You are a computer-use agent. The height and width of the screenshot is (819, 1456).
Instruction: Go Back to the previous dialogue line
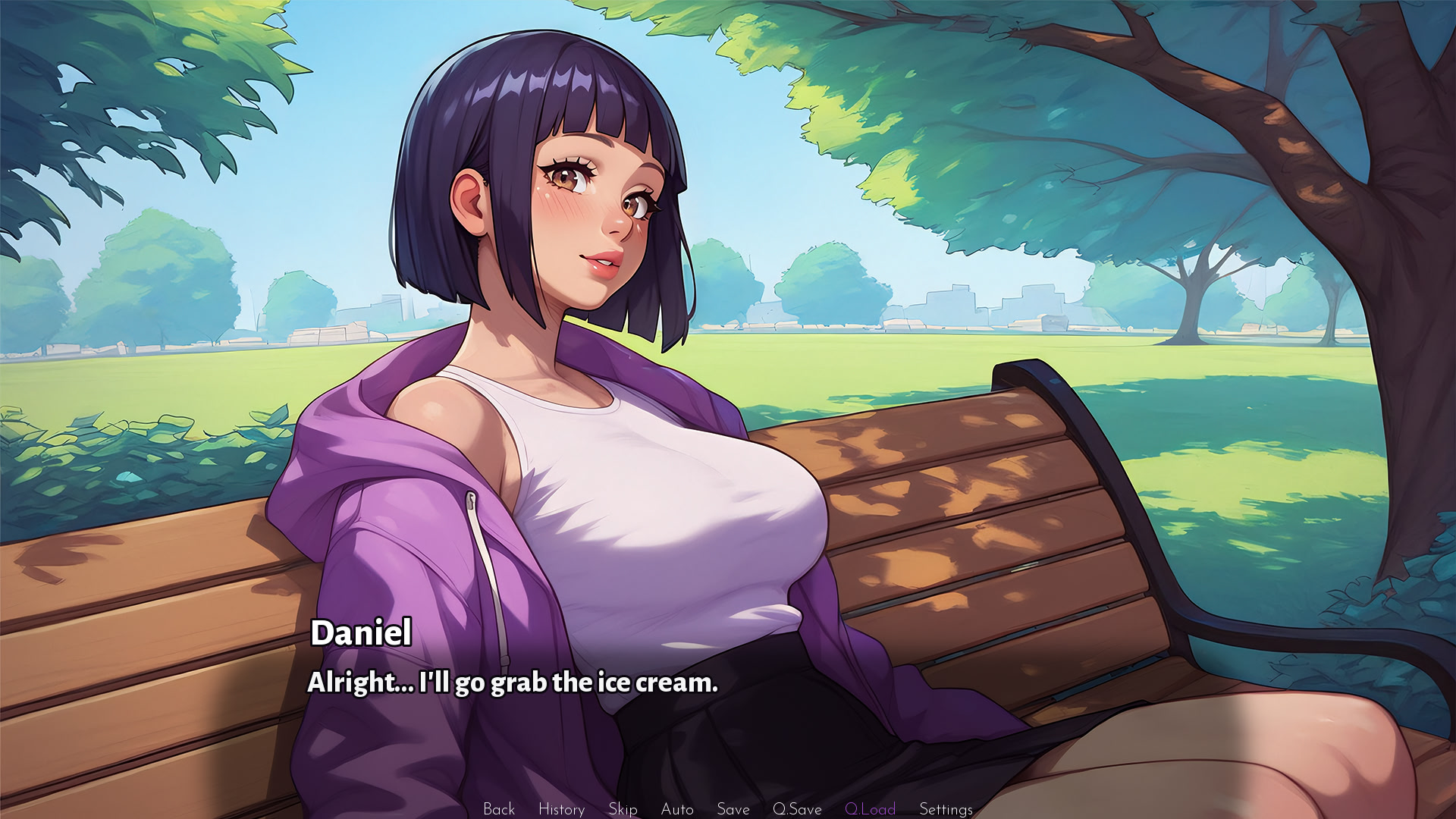click(499, 808)
